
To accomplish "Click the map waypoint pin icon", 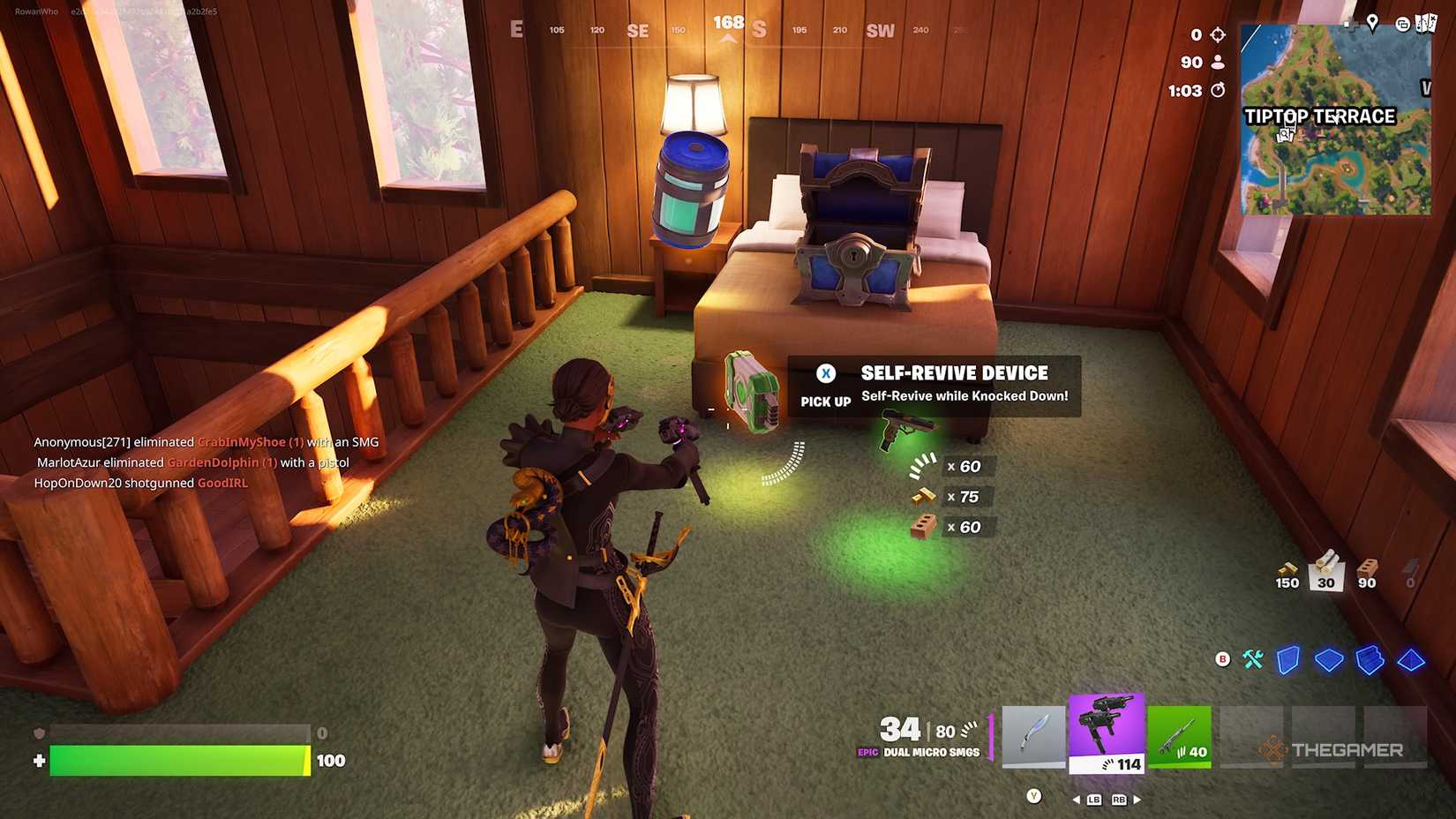I will point(1372,24).
